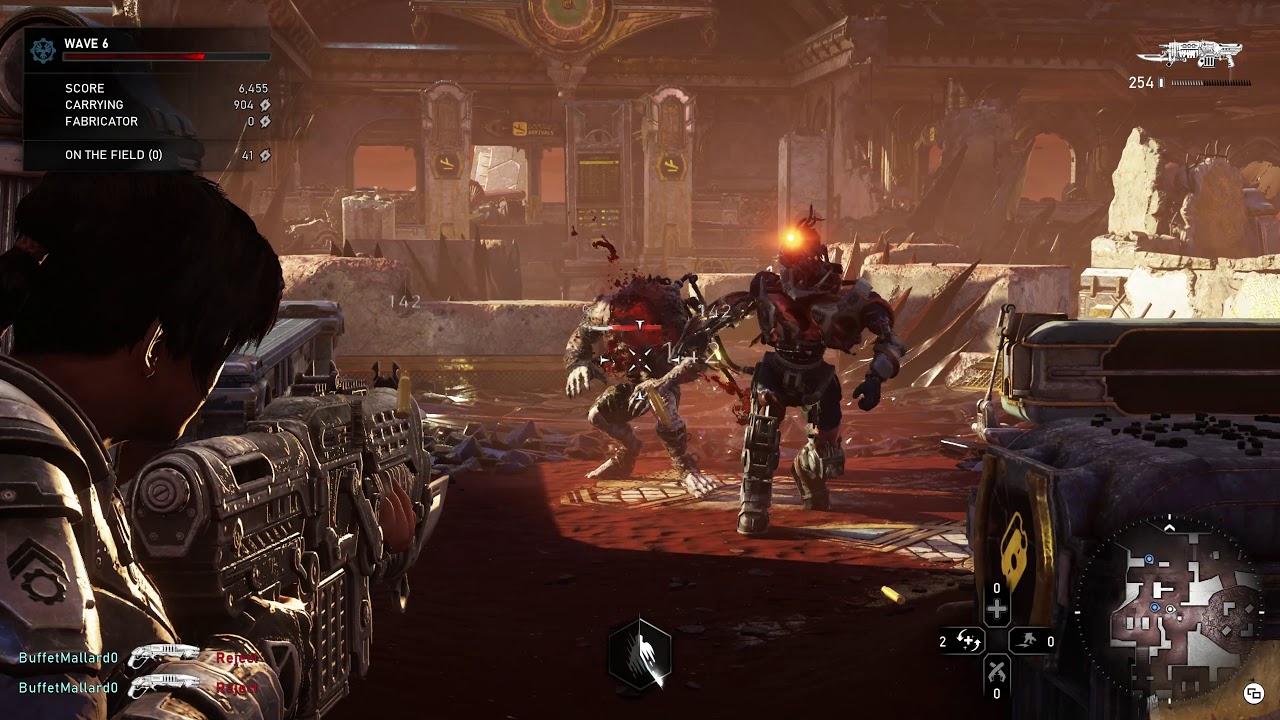1280x720 pixels.
Task: Open the overlapping windows overlay button
Action: tap(1252, 693)
